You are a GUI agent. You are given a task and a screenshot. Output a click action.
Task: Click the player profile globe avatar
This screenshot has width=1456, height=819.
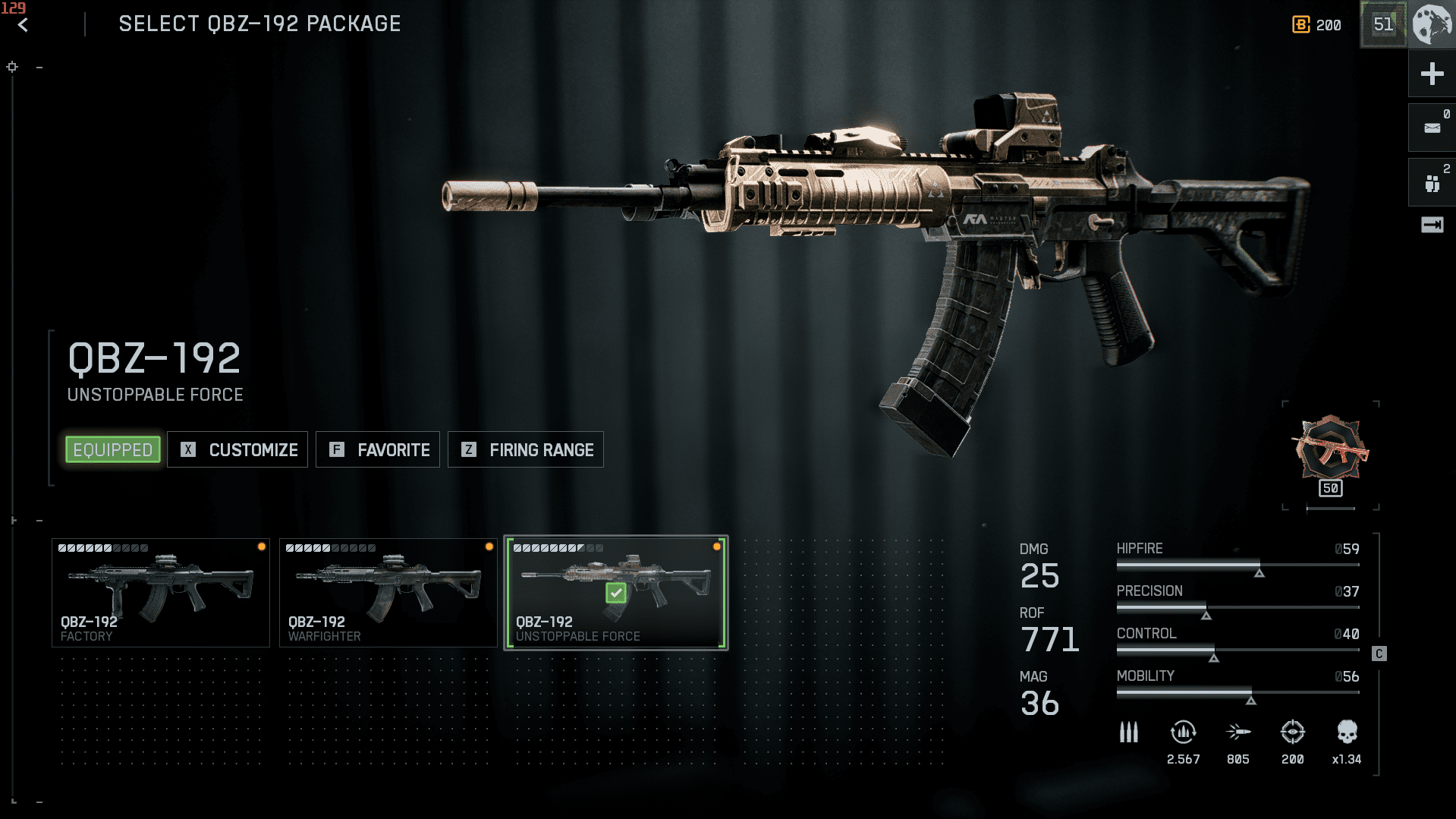click(x=1432, y=24)
